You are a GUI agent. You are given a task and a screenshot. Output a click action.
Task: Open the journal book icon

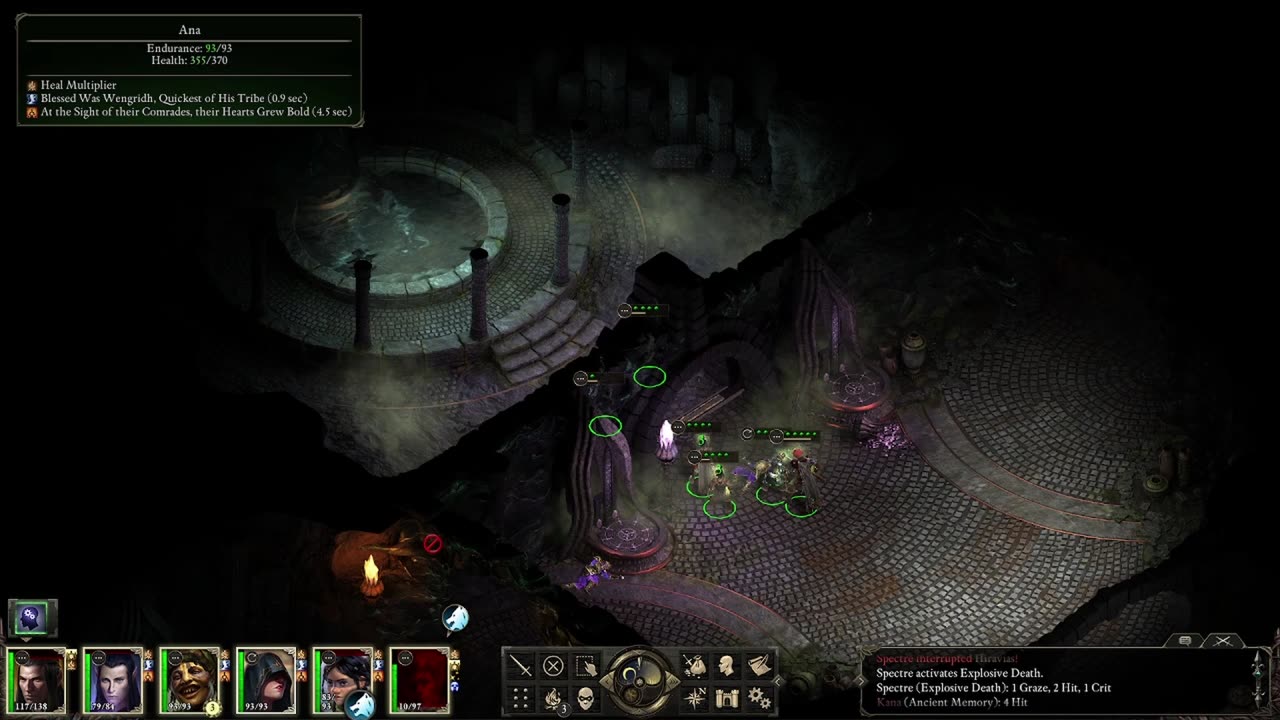tap(760, 665)
